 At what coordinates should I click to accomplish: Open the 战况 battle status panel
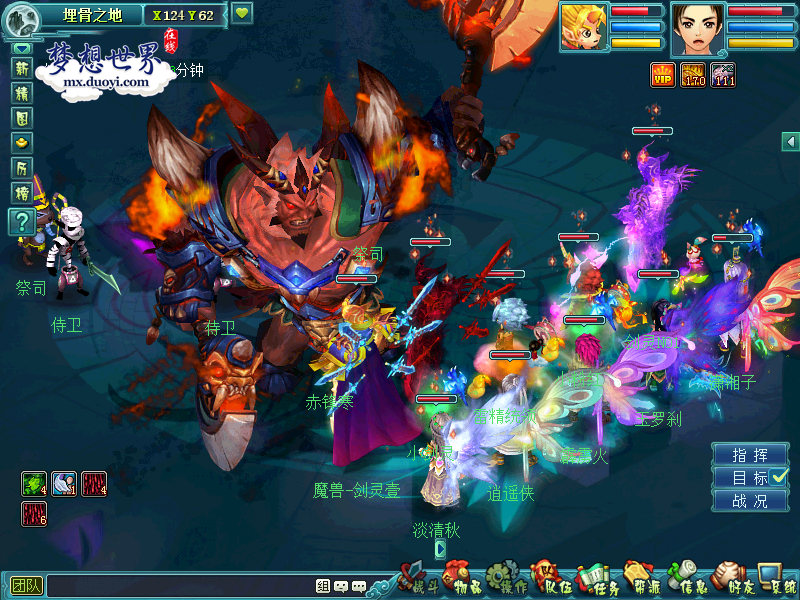point(750,501)
